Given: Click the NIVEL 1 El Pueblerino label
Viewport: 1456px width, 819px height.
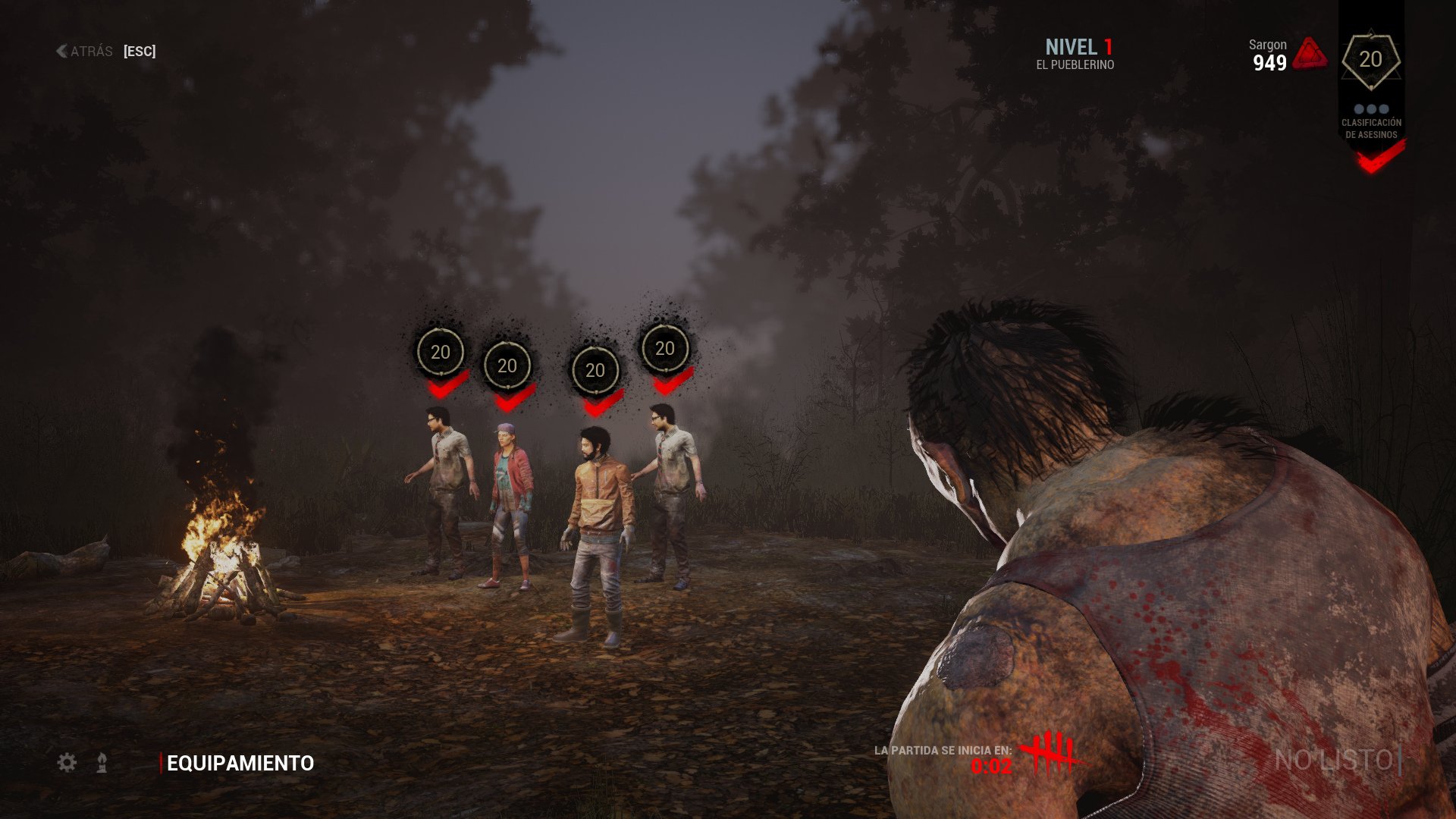Looking at the screenshot, I should [x=1080, y=53].
